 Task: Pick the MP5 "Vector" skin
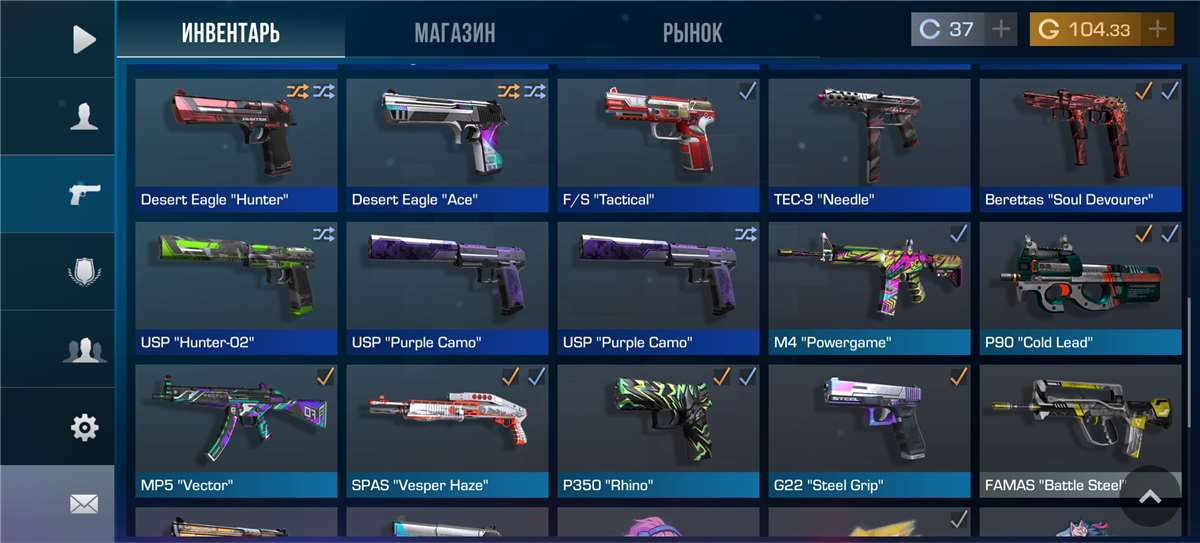pyautogui.click(x=237, y=426)
